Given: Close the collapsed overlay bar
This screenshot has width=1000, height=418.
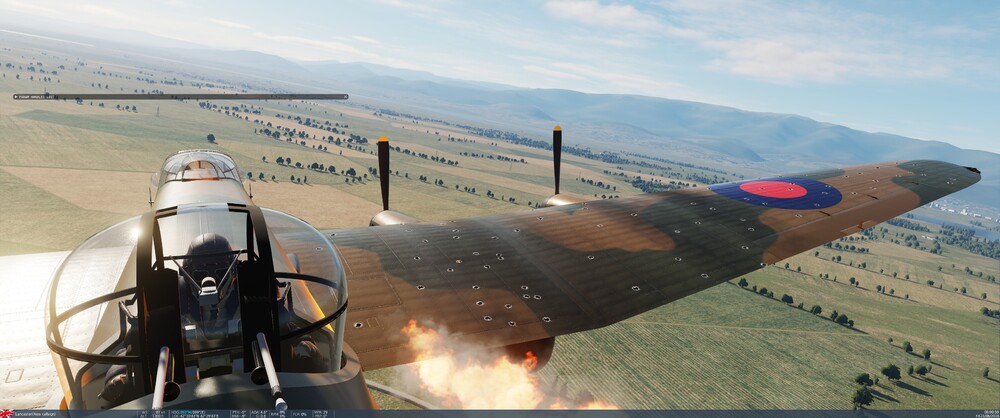Looking at the screenshot, I should [344, 97].
